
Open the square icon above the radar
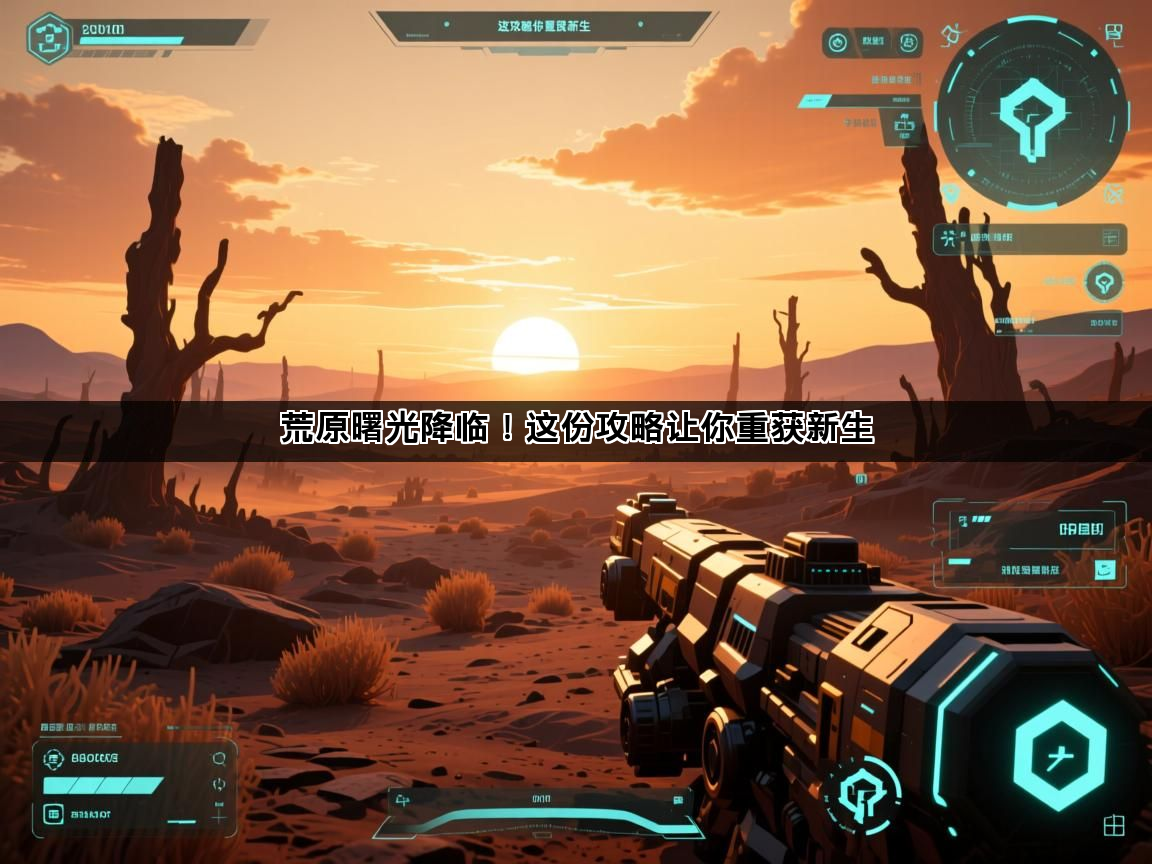click(x=1114, y=35)
